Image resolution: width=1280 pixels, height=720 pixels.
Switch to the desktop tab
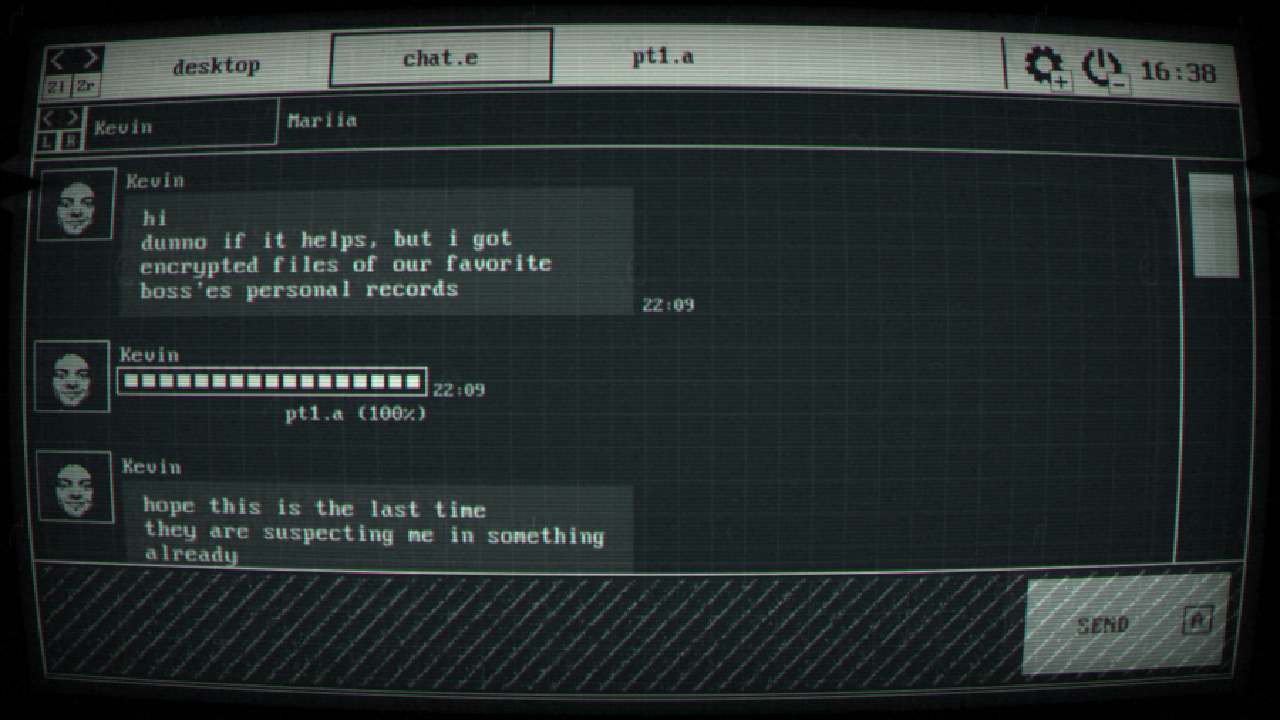pyautogui.click(x=218, y=65)
